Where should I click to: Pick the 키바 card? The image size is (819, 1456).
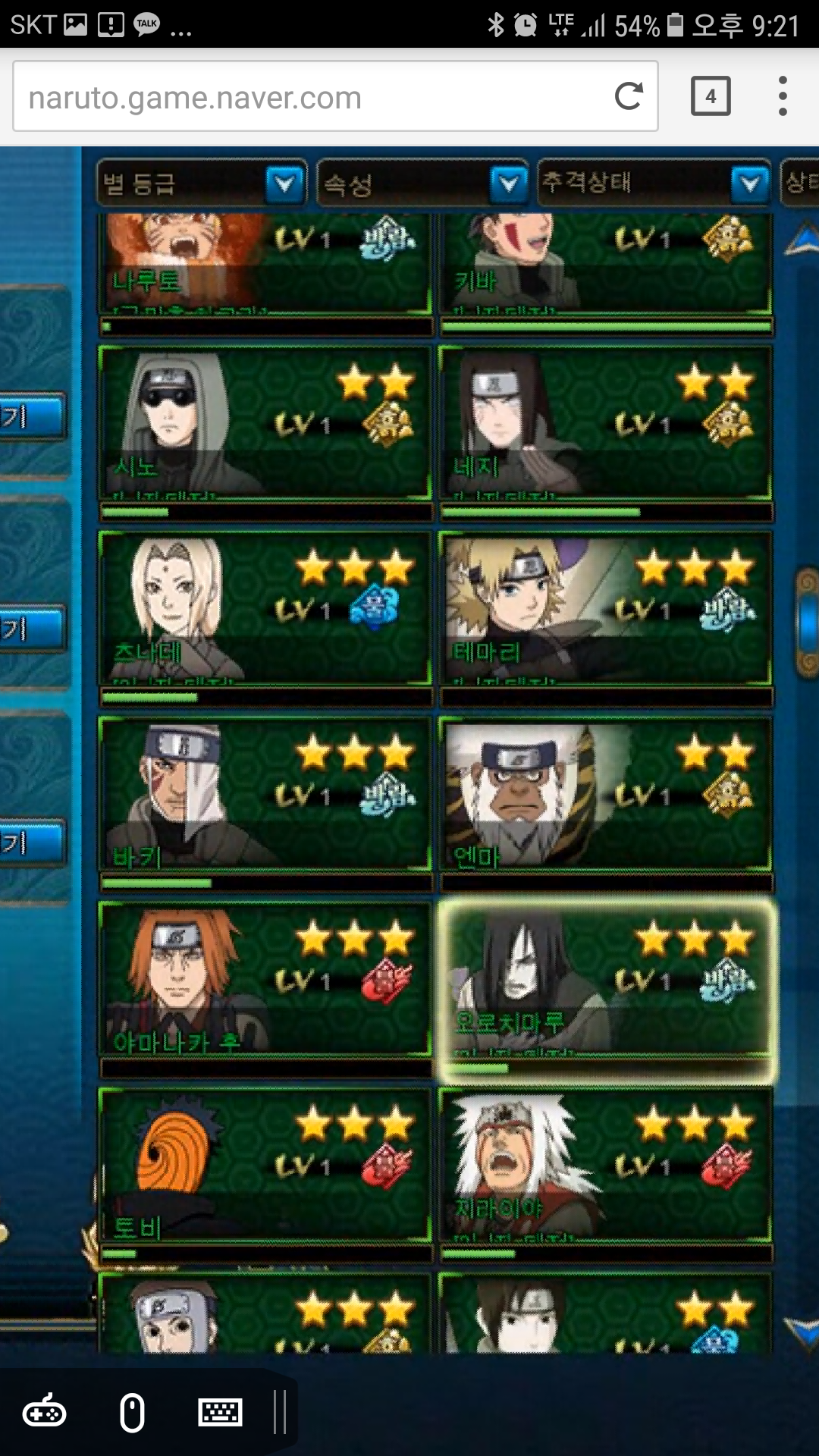(605, 262)
